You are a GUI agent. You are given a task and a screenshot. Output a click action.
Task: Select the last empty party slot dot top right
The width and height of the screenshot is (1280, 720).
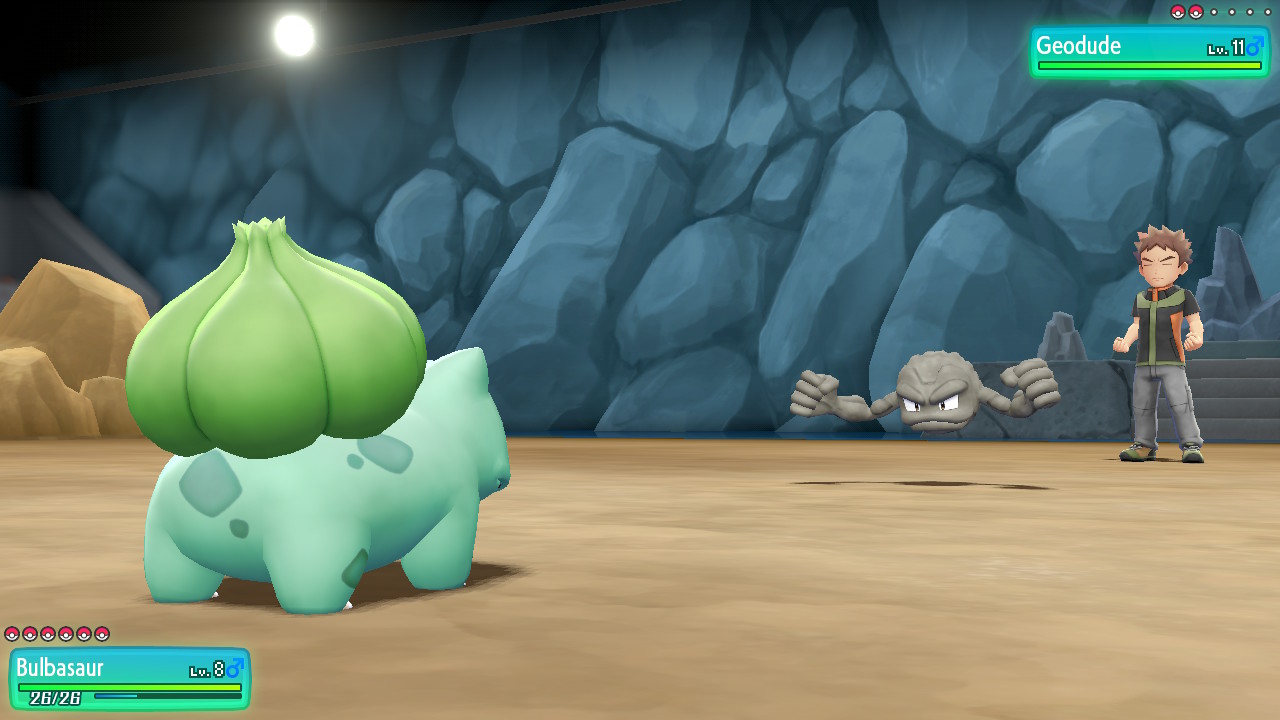point(1268,12)
